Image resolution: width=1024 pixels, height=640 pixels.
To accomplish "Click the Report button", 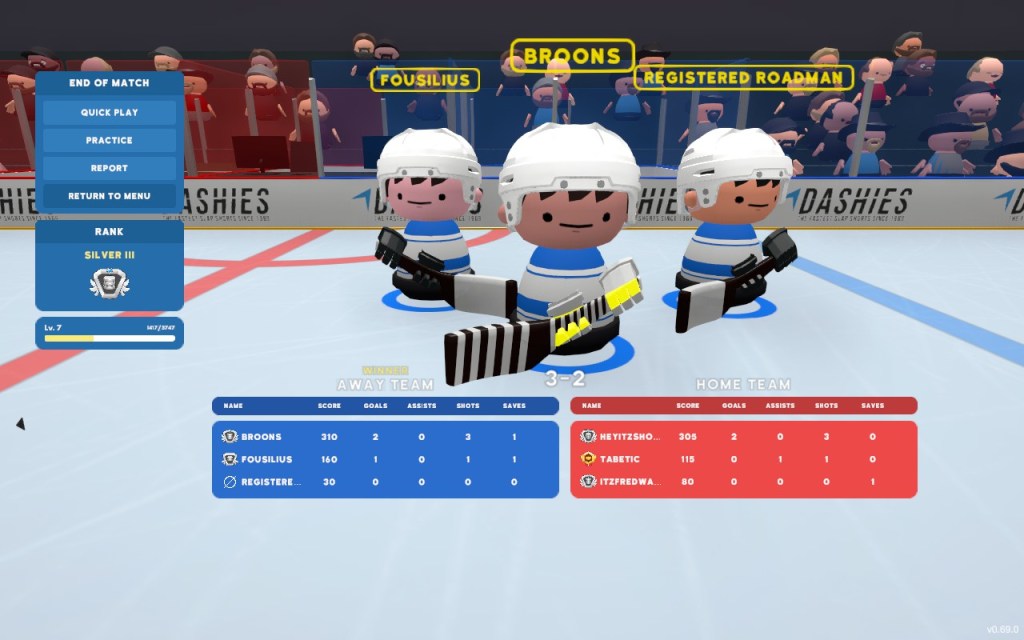I will pos(110,168).
